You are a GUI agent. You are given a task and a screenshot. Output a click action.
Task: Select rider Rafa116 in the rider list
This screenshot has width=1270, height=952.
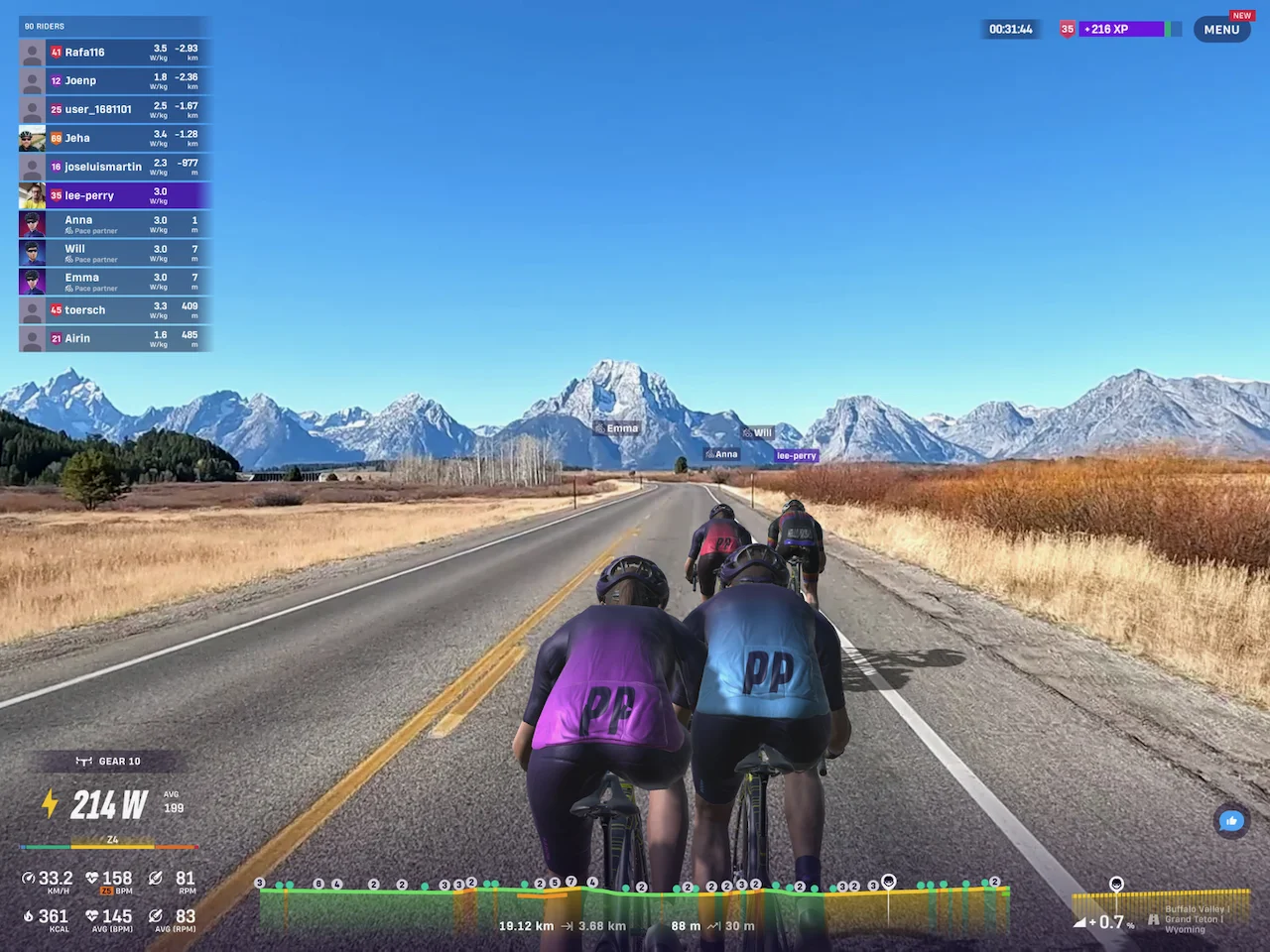[x=114, y=53]
